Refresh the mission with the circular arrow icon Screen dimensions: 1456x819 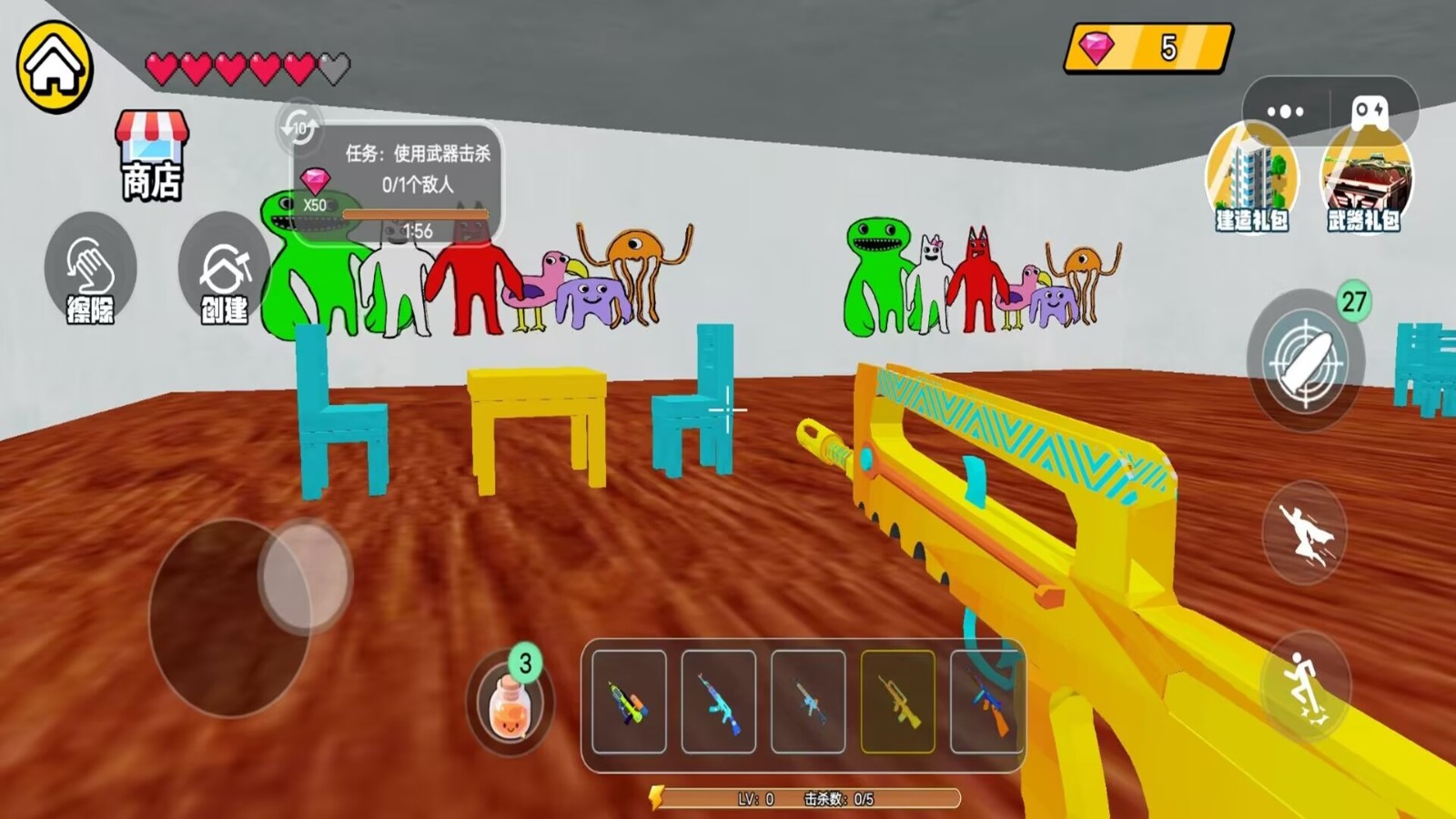[298, 127]
